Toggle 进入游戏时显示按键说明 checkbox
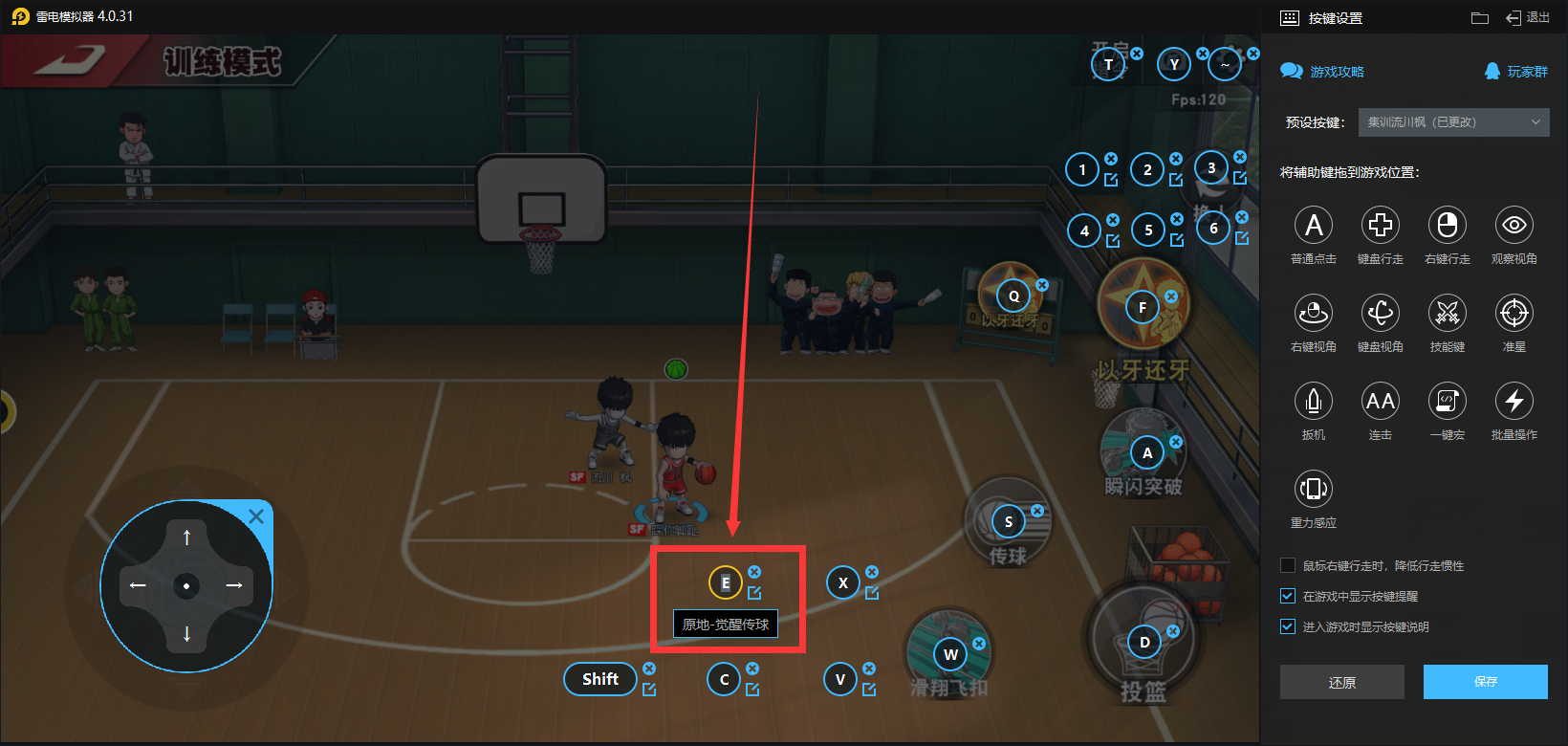The width and height of the screenshot is (1568, 746). (1288, 627)
